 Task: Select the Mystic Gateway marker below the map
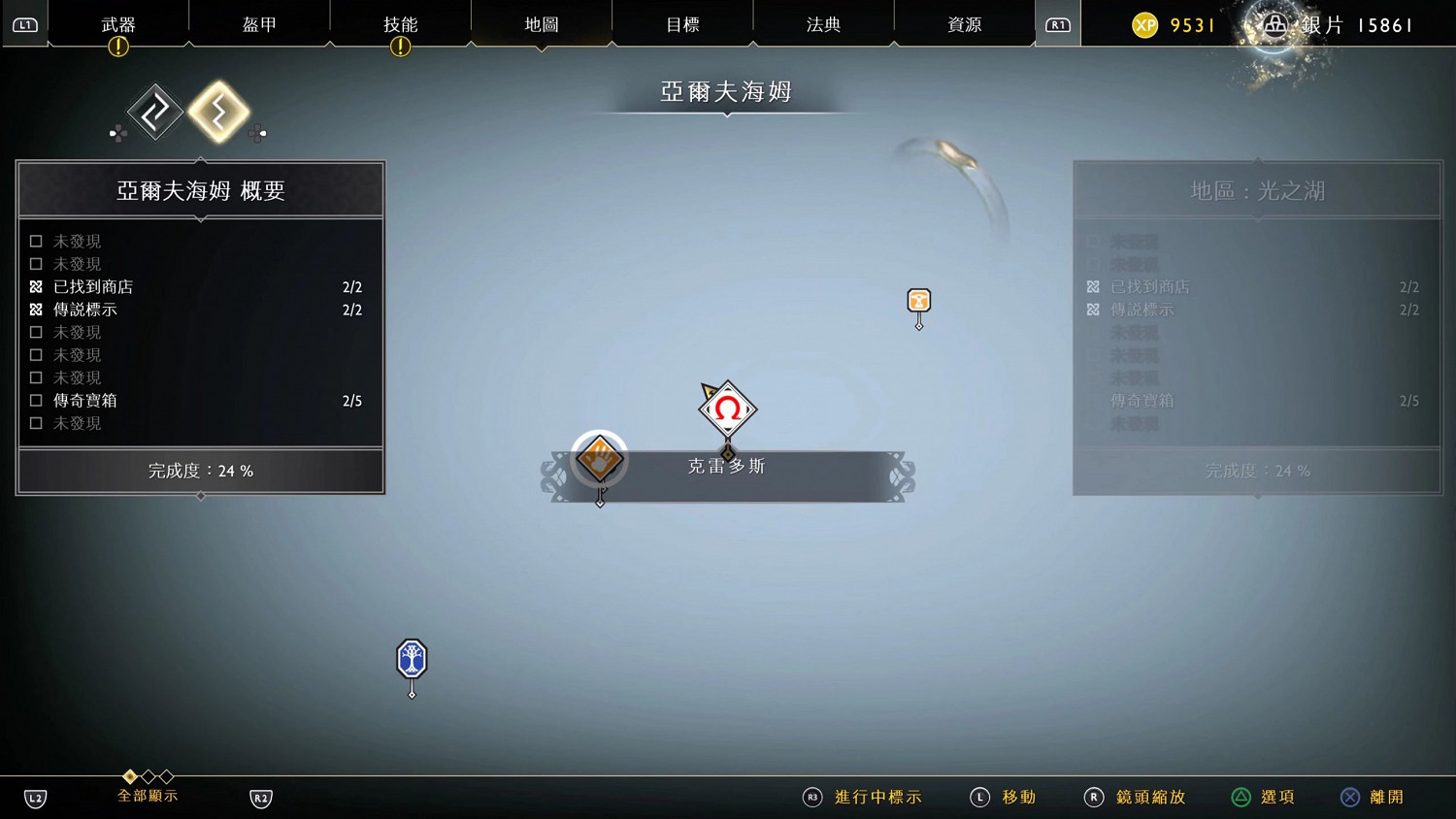click(412, 660)
